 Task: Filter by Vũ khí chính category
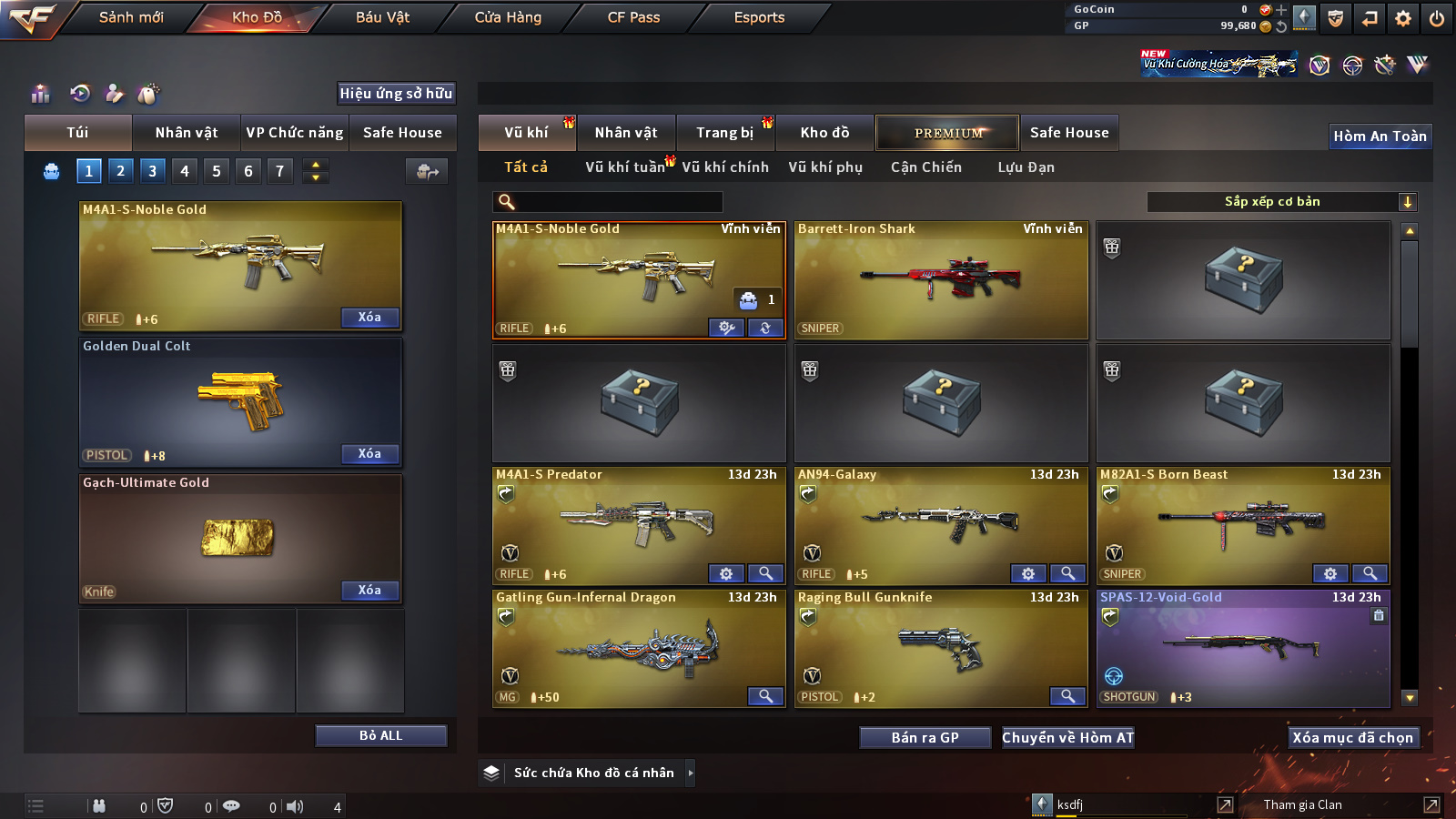[x=725, y=167]
